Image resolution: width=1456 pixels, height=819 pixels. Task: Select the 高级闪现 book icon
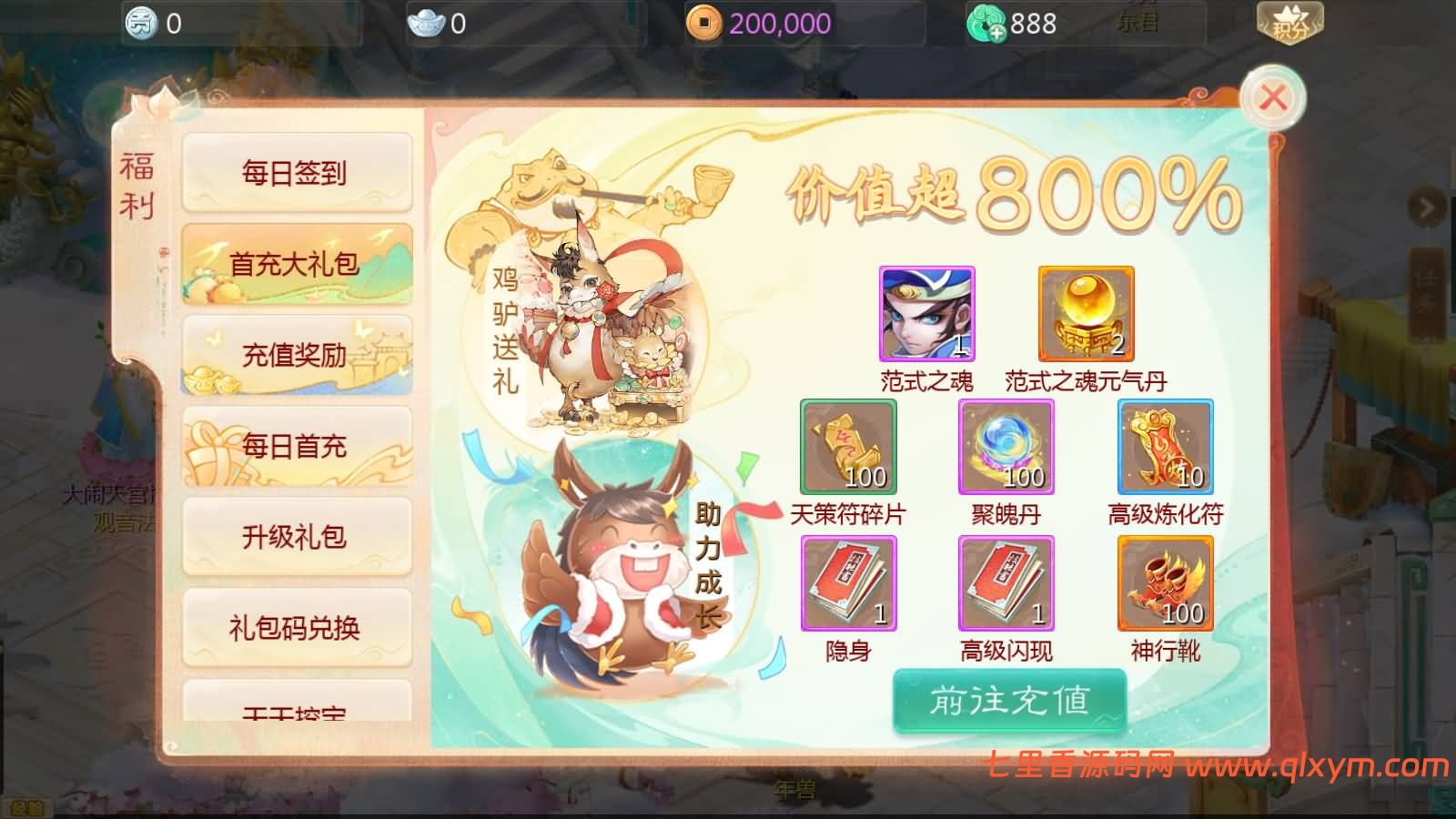point(1006,582)
